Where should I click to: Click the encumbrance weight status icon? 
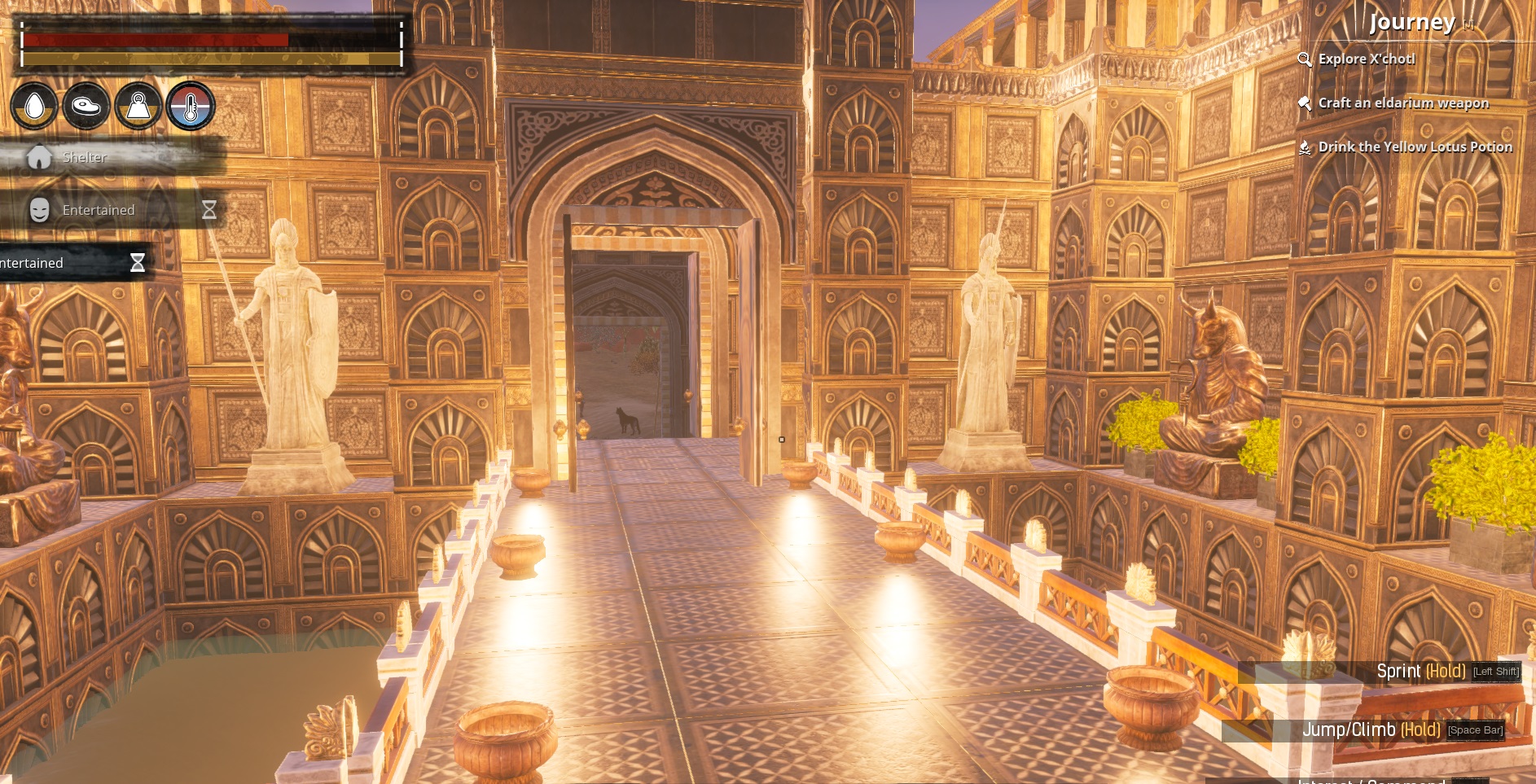click(138, 106)
